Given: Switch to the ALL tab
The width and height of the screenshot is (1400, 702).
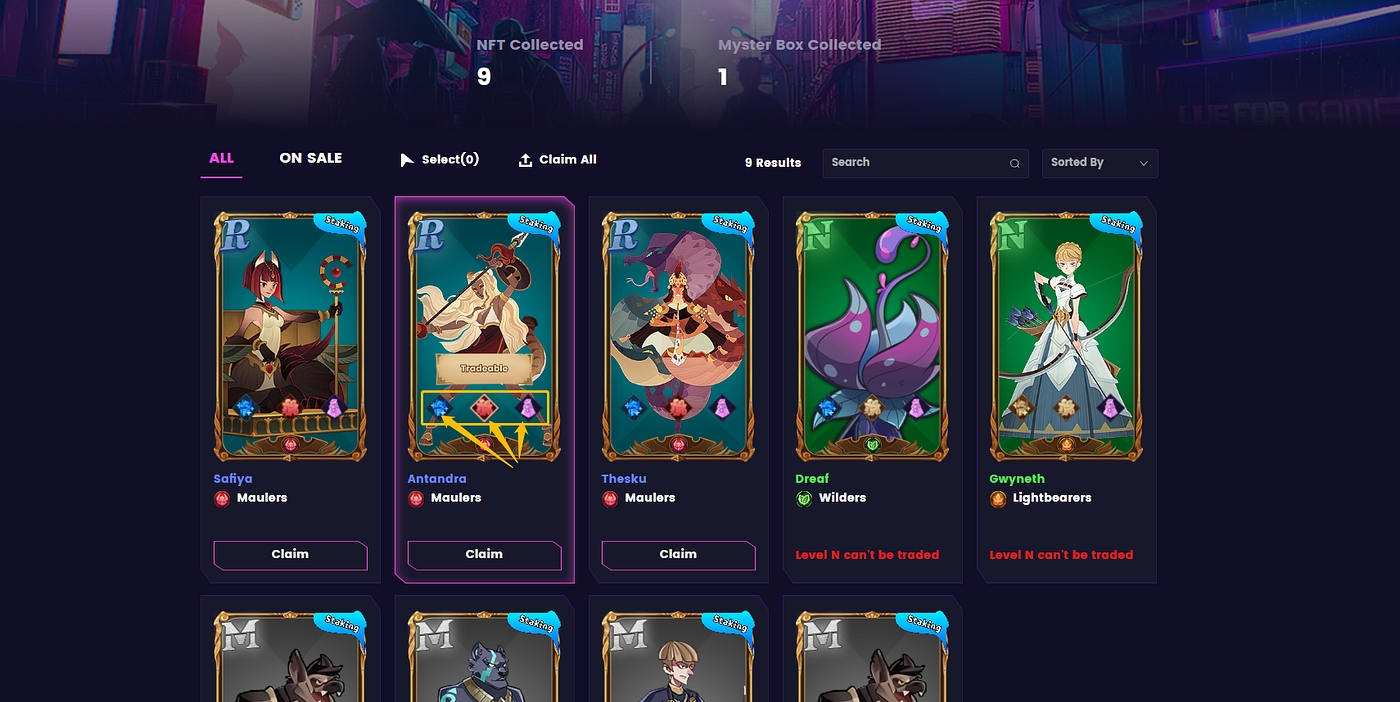Looking at the screenshot, I should point(221,158).
